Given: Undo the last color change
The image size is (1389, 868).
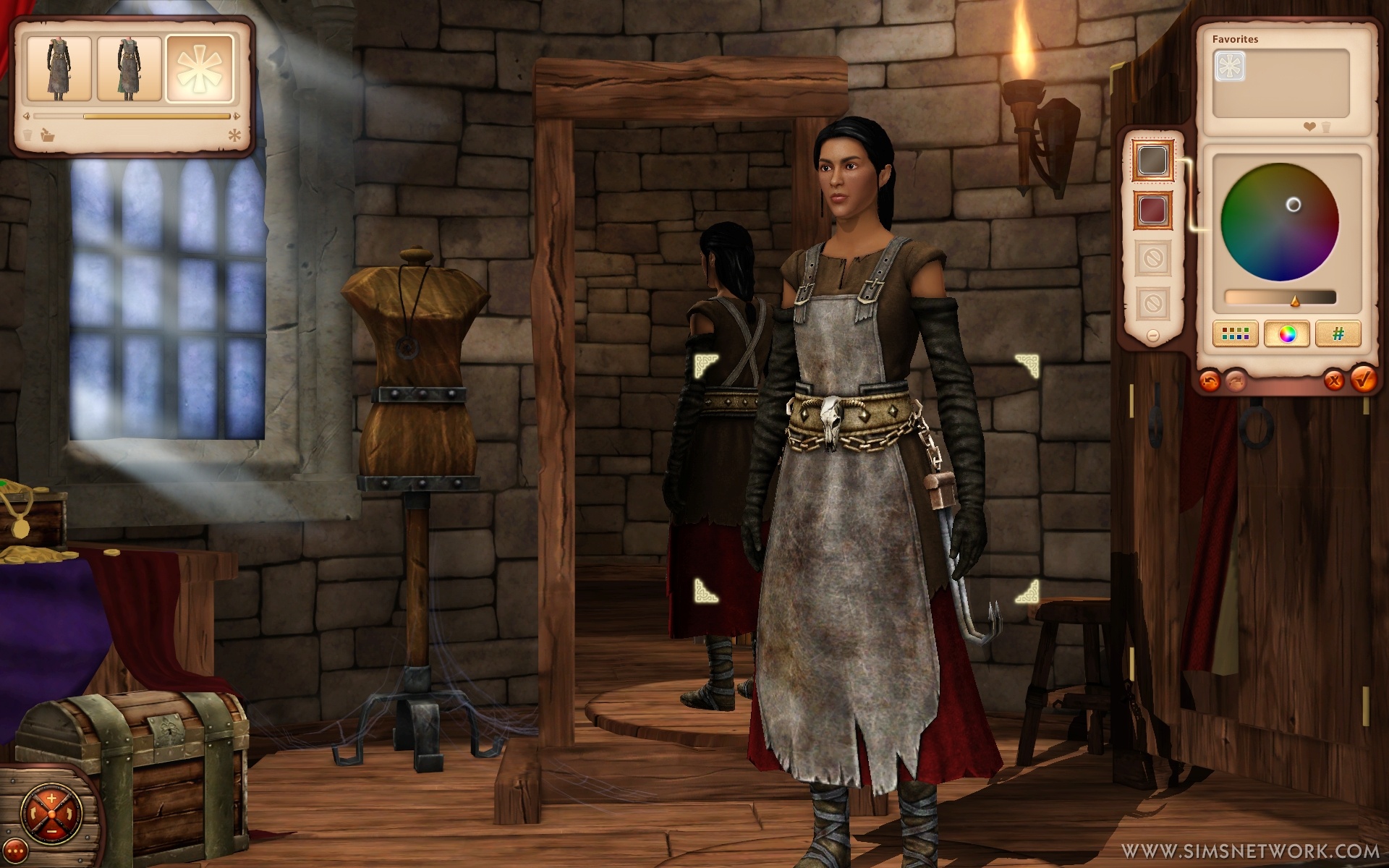Looking at the screenshot, I should point(1209,380).
